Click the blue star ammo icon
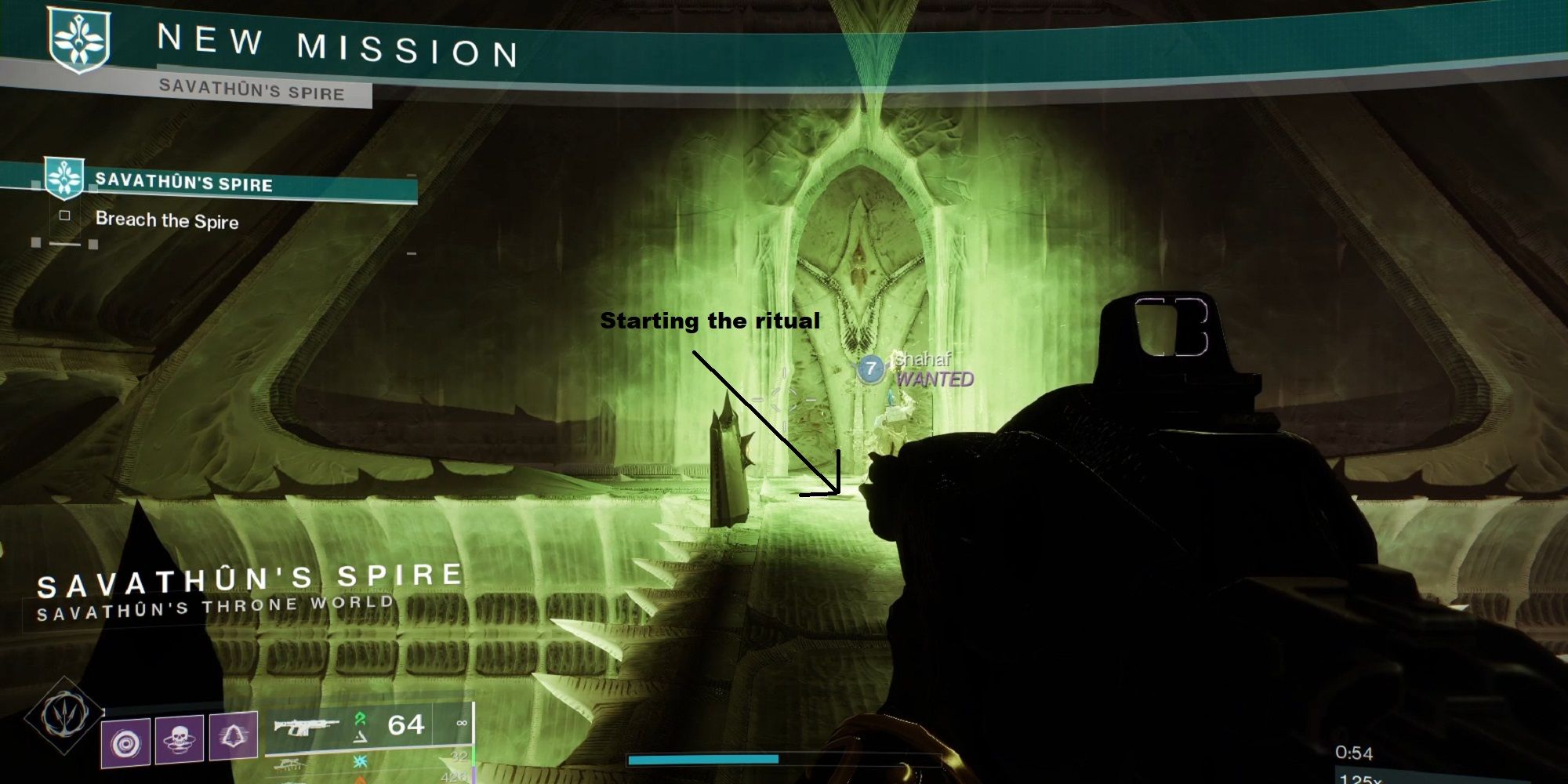The height and width of the screenshot is (784, 1568). [x=361, y=761]
